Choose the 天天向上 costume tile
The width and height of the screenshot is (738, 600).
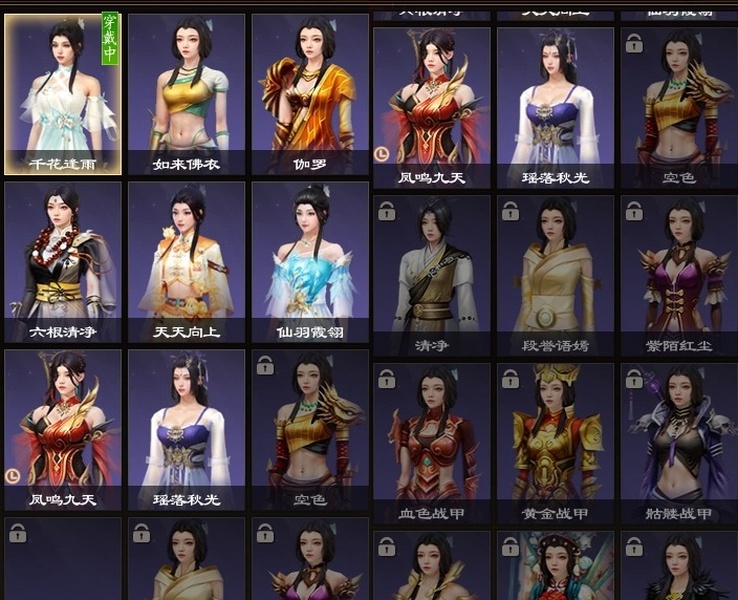tap(186, 261)
